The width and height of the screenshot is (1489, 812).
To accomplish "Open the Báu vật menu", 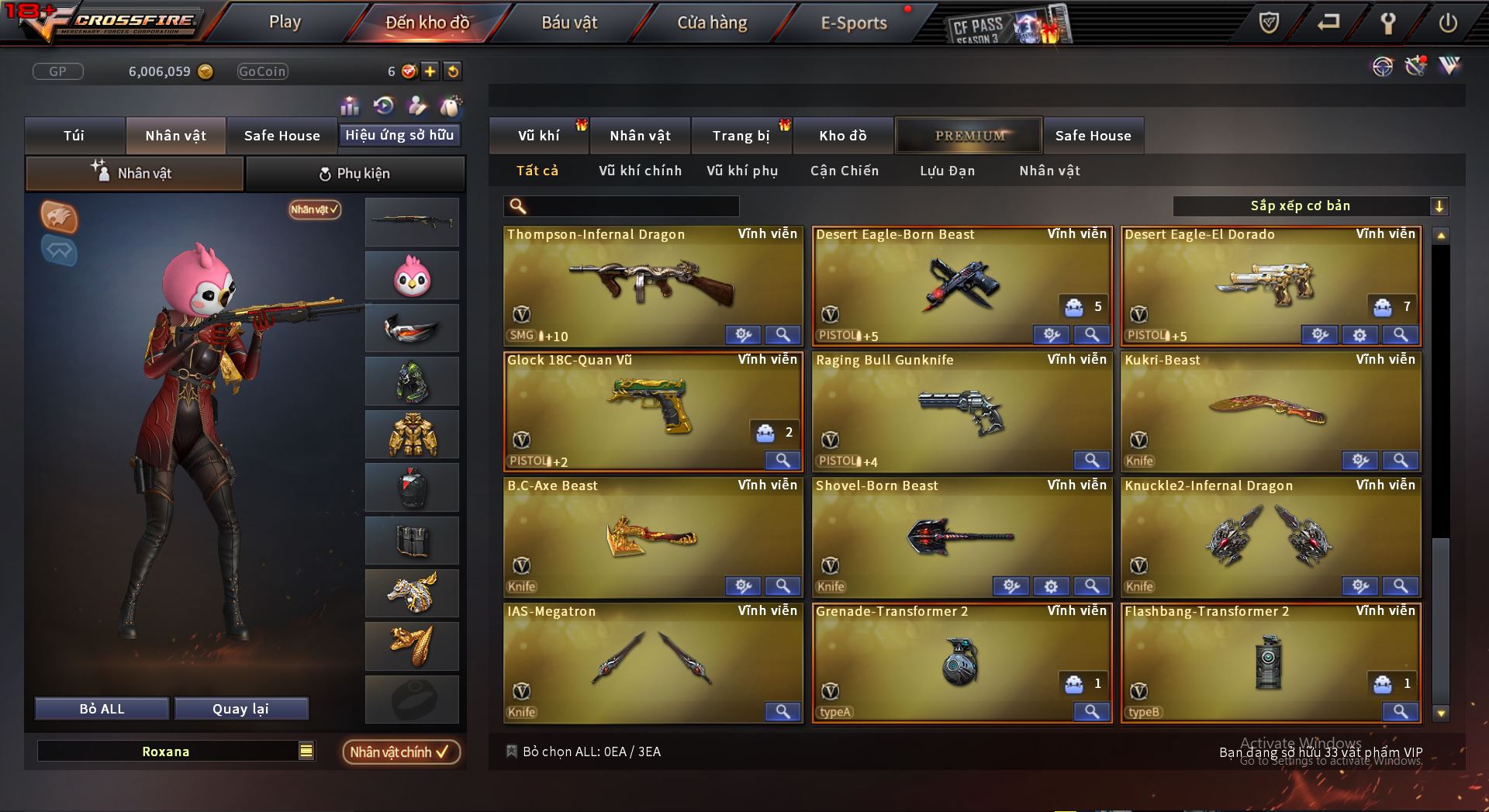I will 569,23.
